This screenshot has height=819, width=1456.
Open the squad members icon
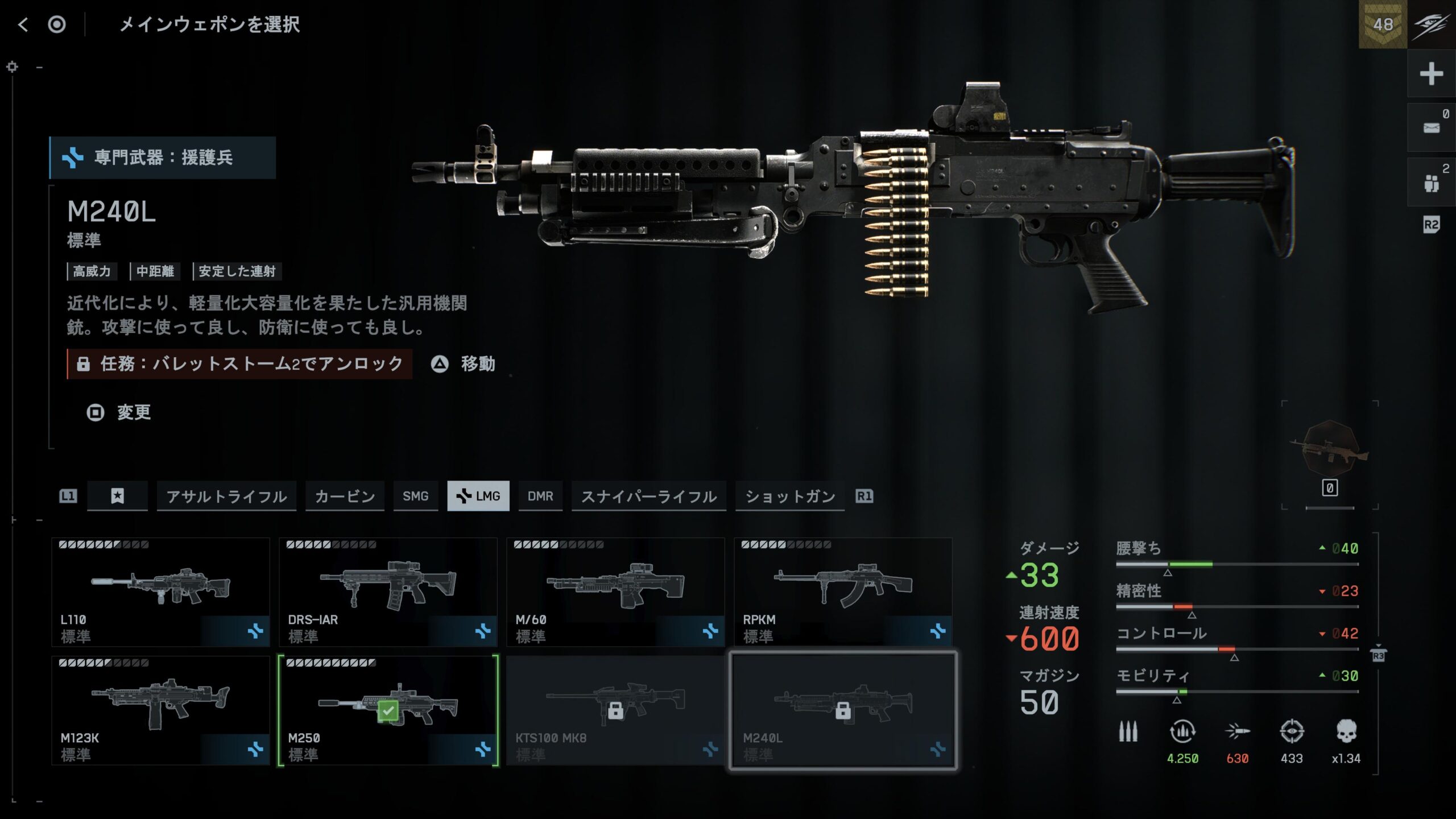[1431, 183]
